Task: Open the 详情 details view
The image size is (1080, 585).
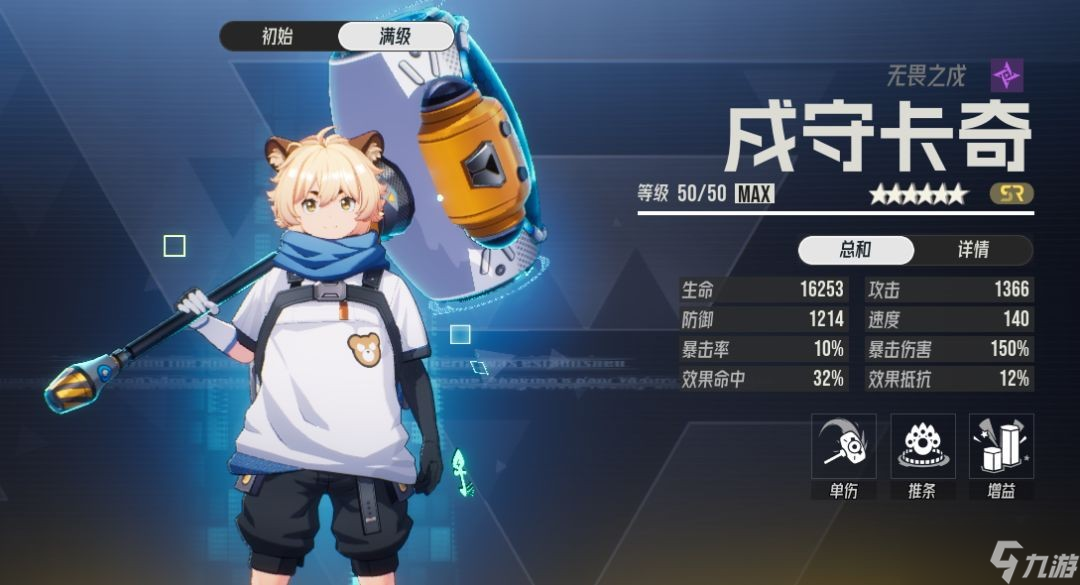Action: 973,250
